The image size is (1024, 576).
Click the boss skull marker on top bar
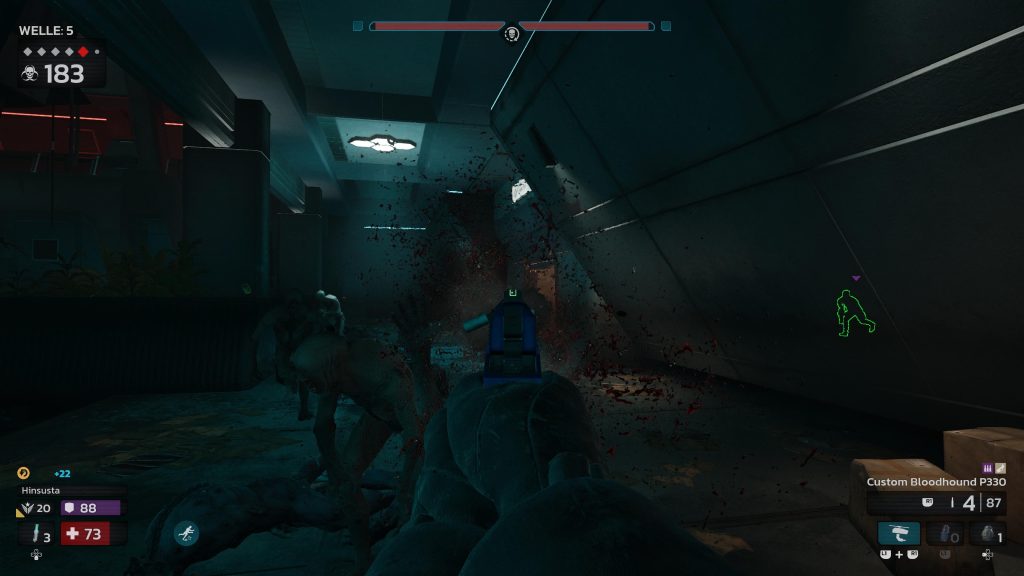(x=511, y=34)
